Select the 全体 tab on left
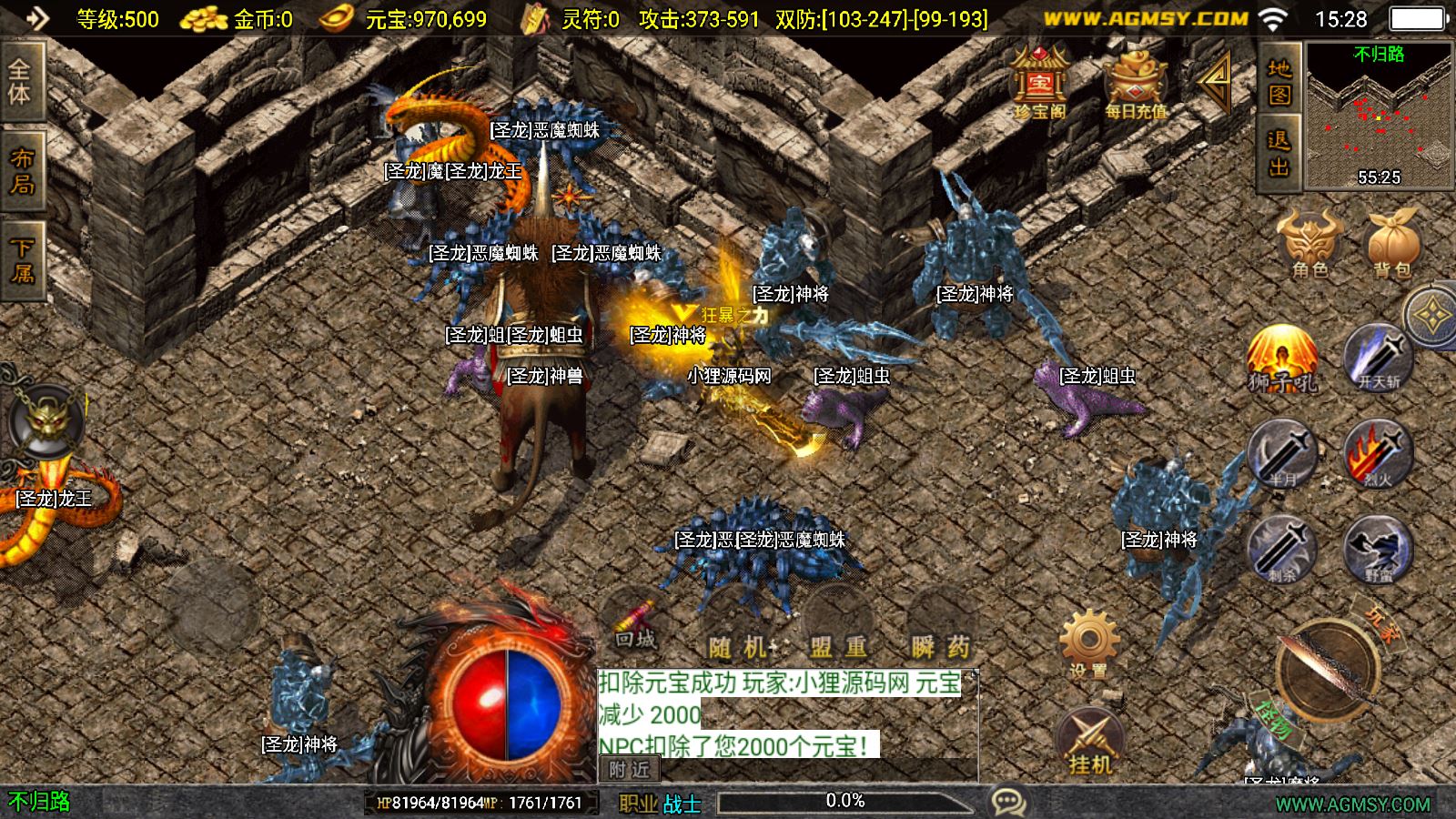The height and width of the screenshot is (819, 1456). click(20, 82)
